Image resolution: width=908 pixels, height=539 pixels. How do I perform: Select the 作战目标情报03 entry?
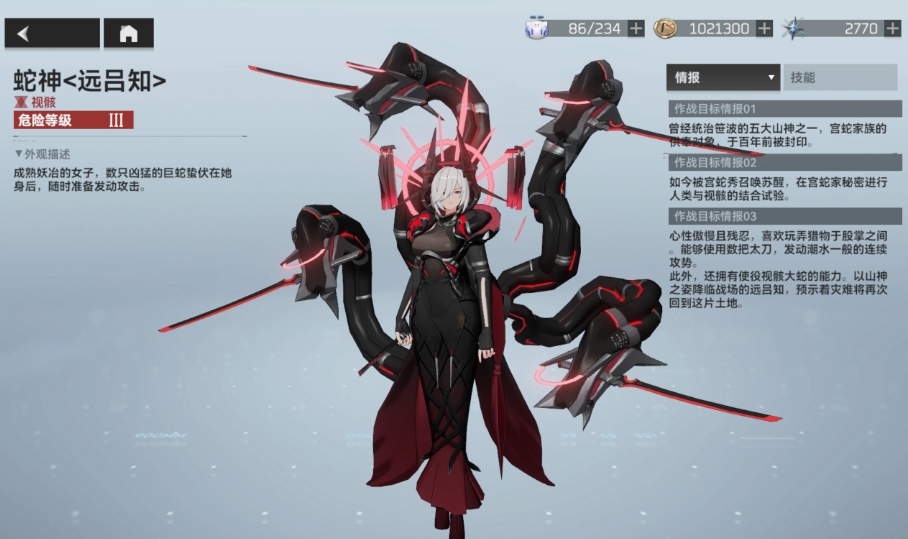click(784, 216)
